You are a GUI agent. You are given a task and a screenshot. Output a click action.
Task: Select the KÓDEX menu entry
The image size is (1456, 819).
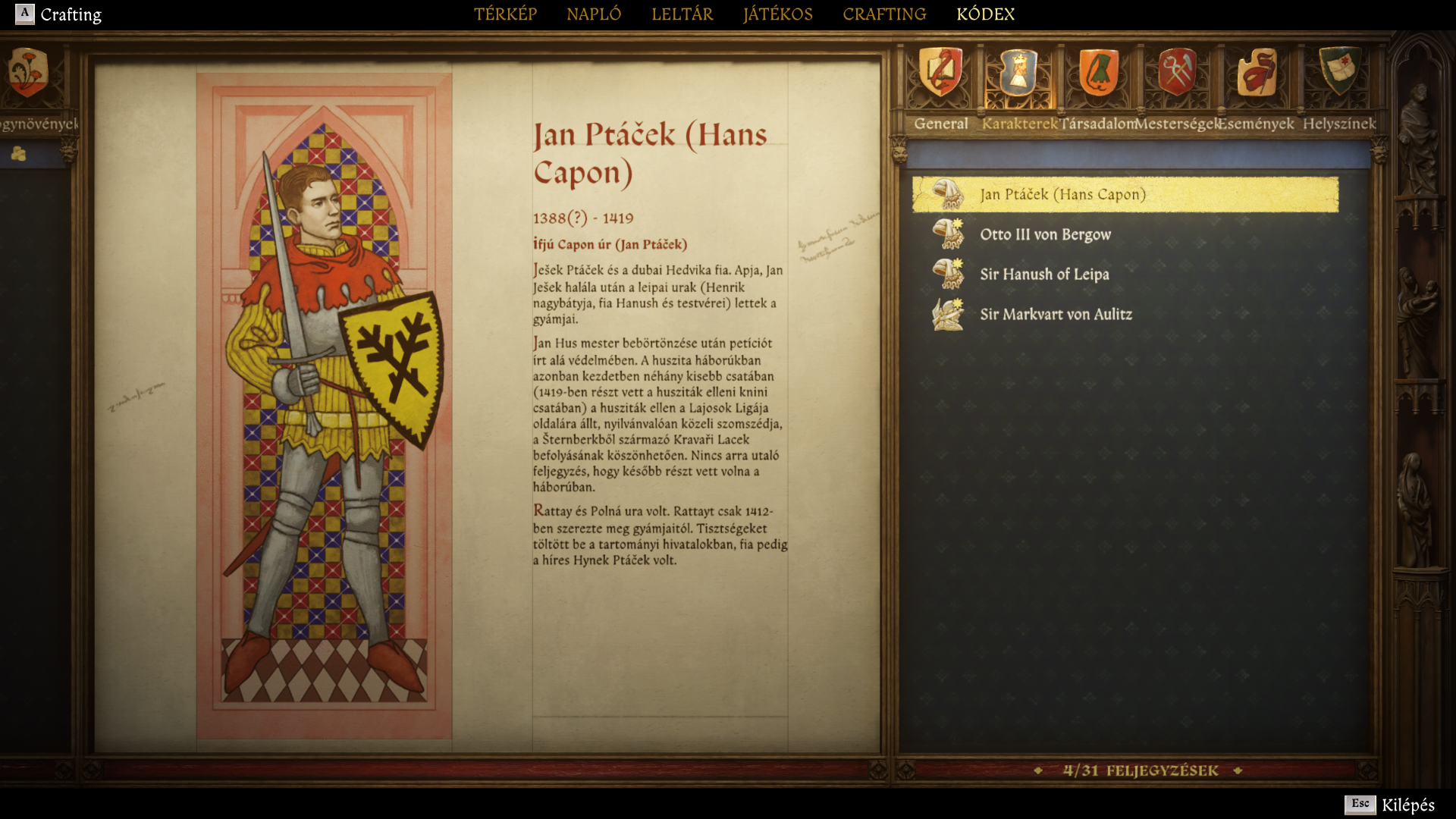985,14
